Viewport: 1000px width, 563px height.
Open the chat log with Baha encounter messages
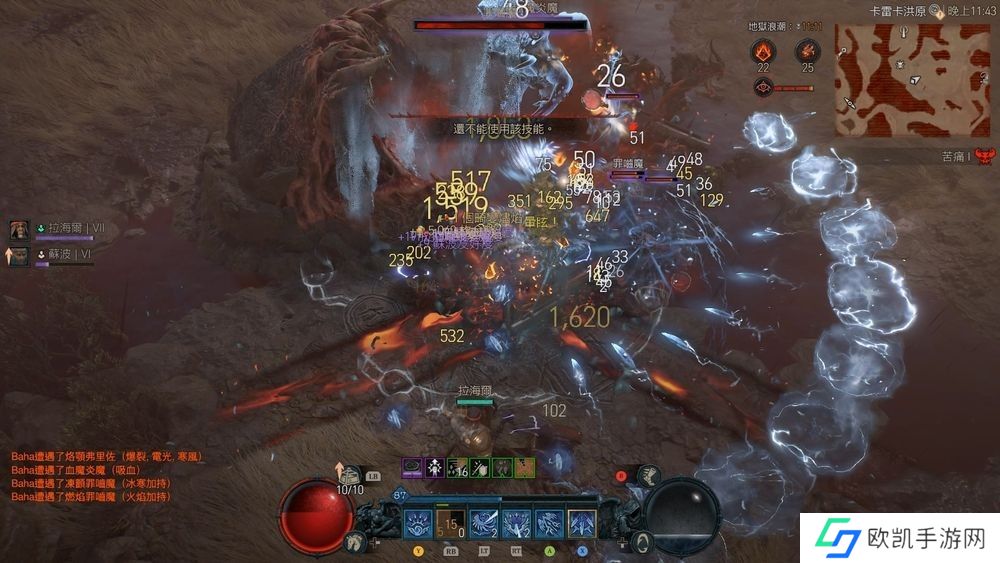(105, 476)
